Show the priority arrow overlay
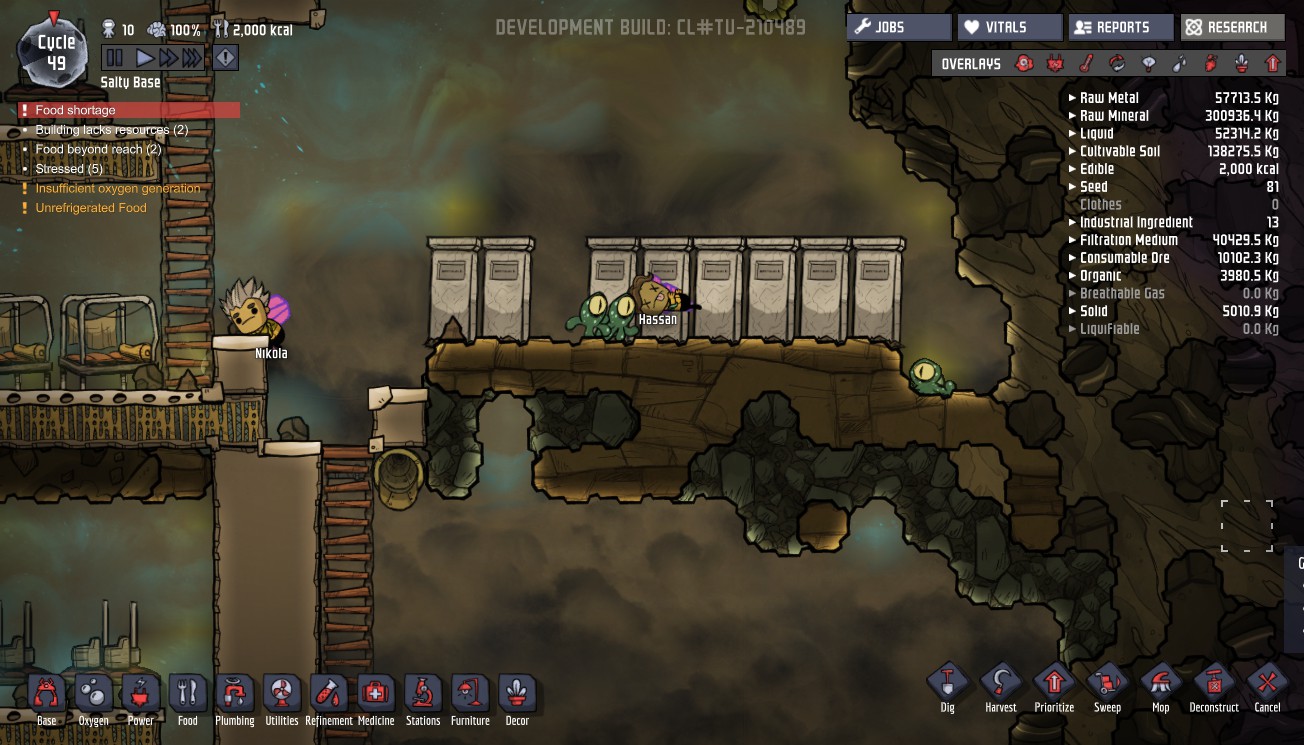This screenshot has height=745, width=1304. 1273,64
